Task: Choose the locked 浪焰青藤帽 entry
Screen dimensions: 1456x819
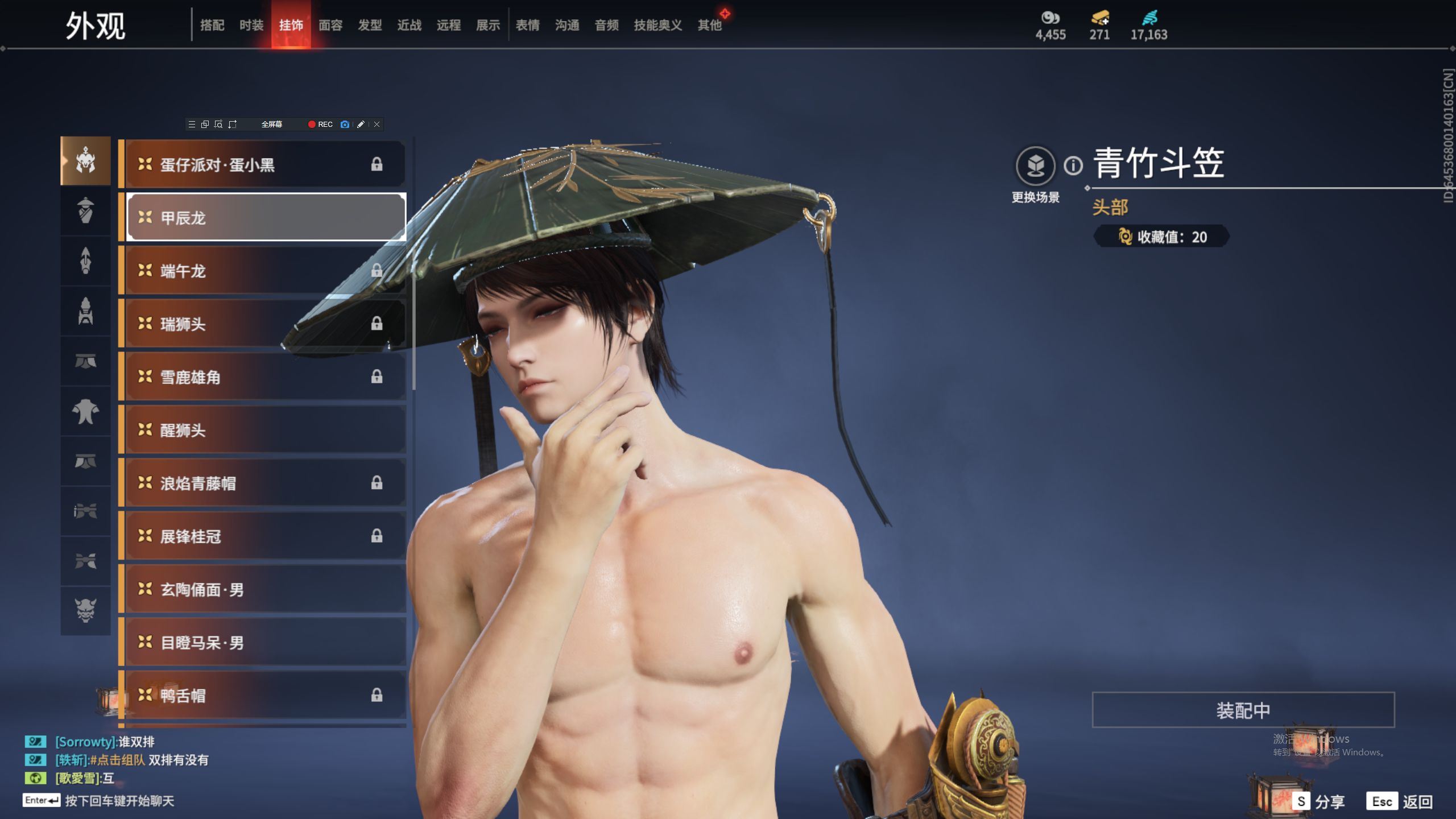Action: click(x=266, y=483)
